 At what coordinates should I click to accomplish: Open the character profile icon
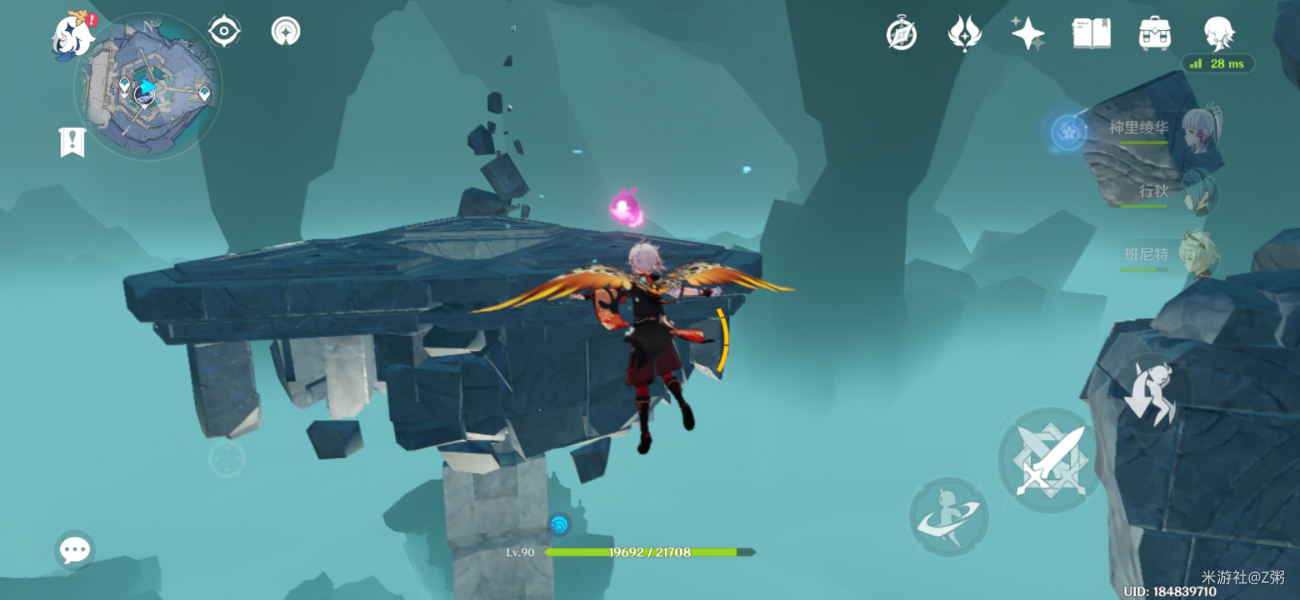(x=1218, y=32)
